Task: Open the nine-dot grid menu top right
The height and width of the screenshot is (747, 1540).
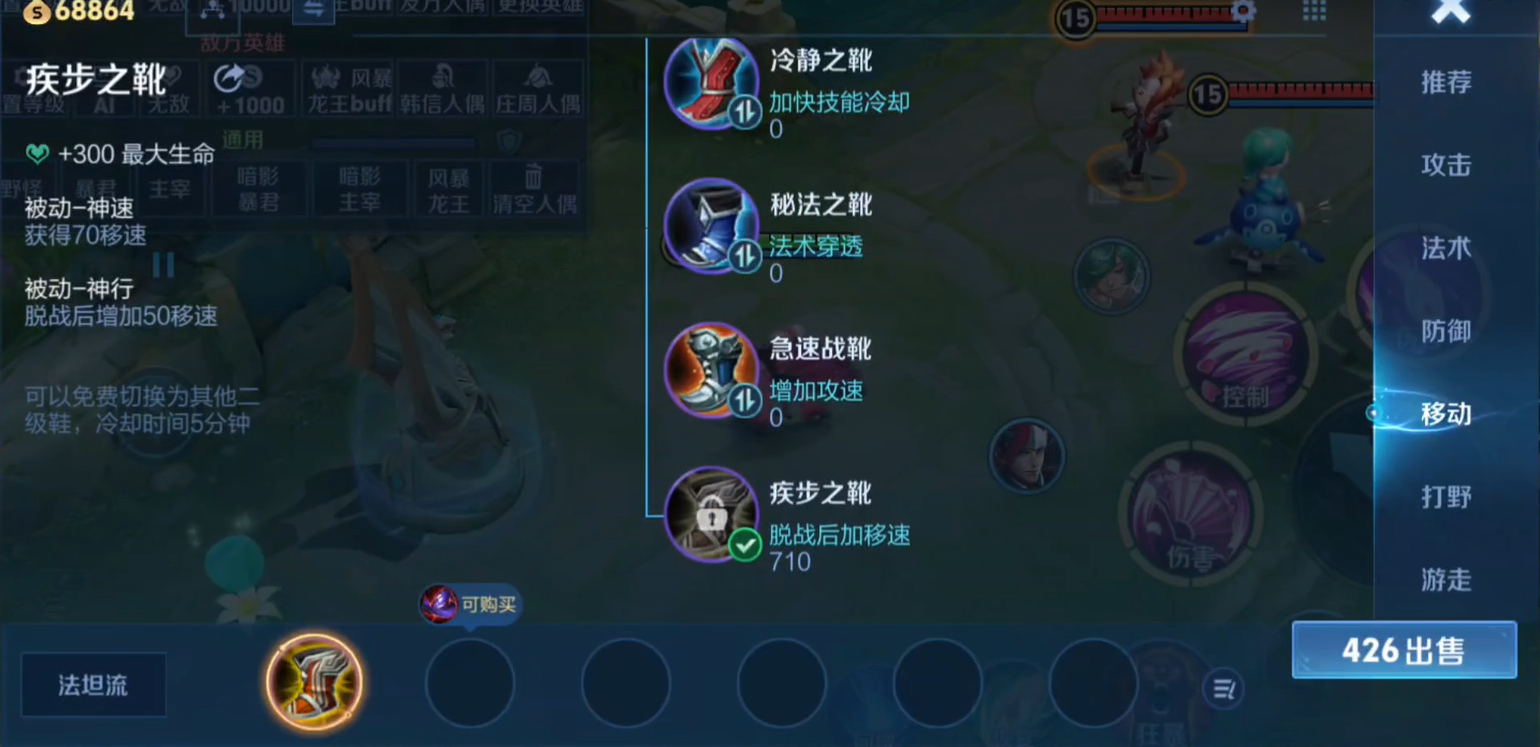Action: [x=1315, y=12]
